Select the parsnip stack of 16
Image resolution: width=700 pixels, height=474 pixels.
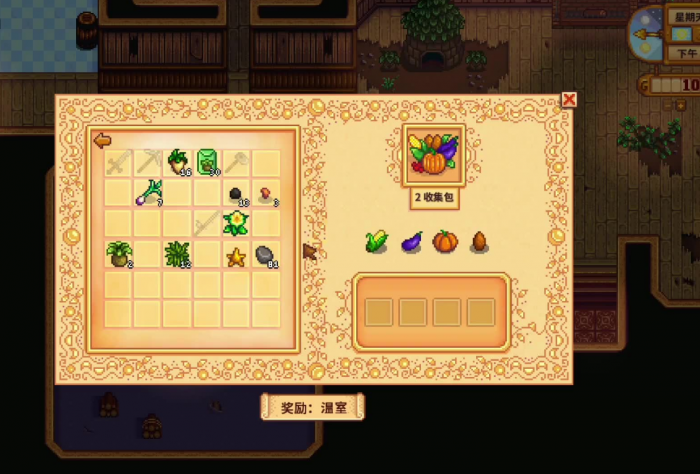179,159
